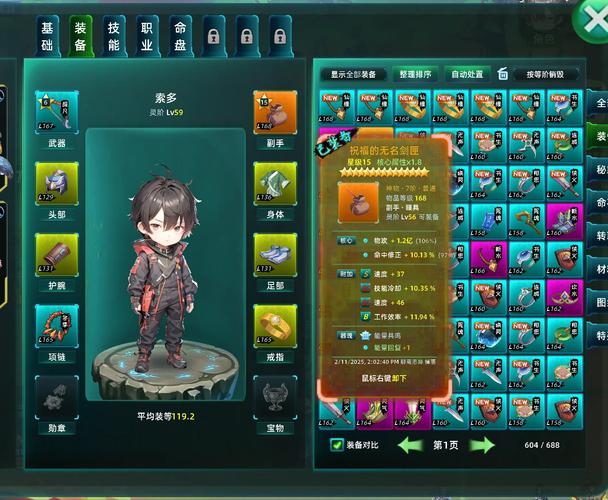Image resolution: width=608 pixels, height=500 pixels.
Task: Click the off-hand pouch in 副手 slot
Action: click(276, 112)
